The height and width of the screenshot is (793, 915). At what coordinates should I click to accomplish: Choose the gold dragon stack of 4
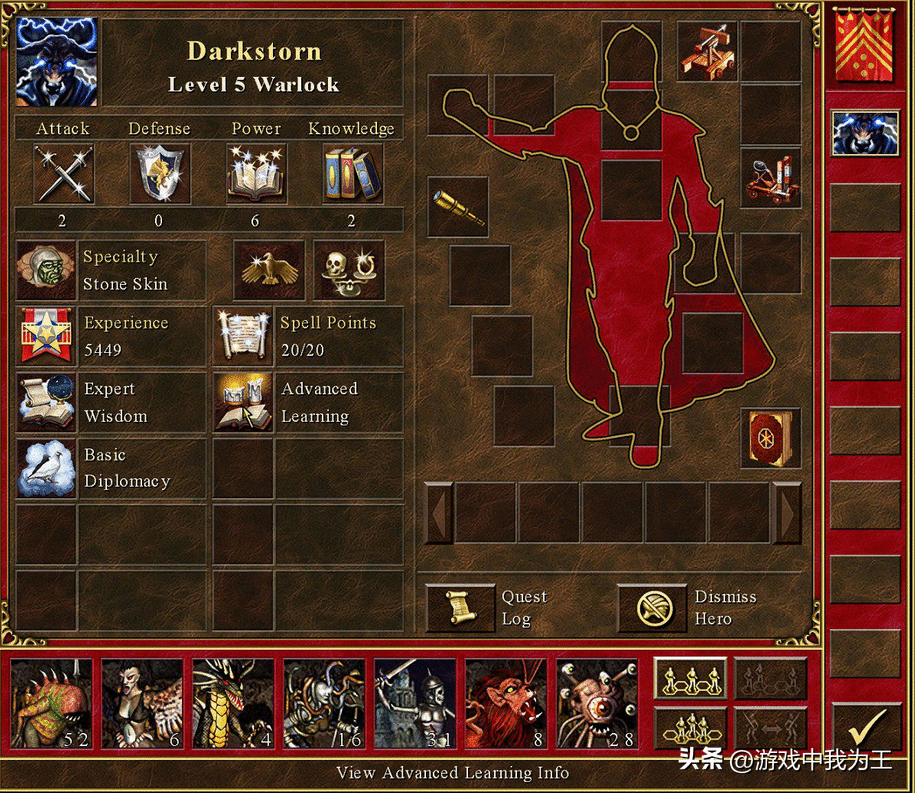pyautogui.click(x=232, y=704)
